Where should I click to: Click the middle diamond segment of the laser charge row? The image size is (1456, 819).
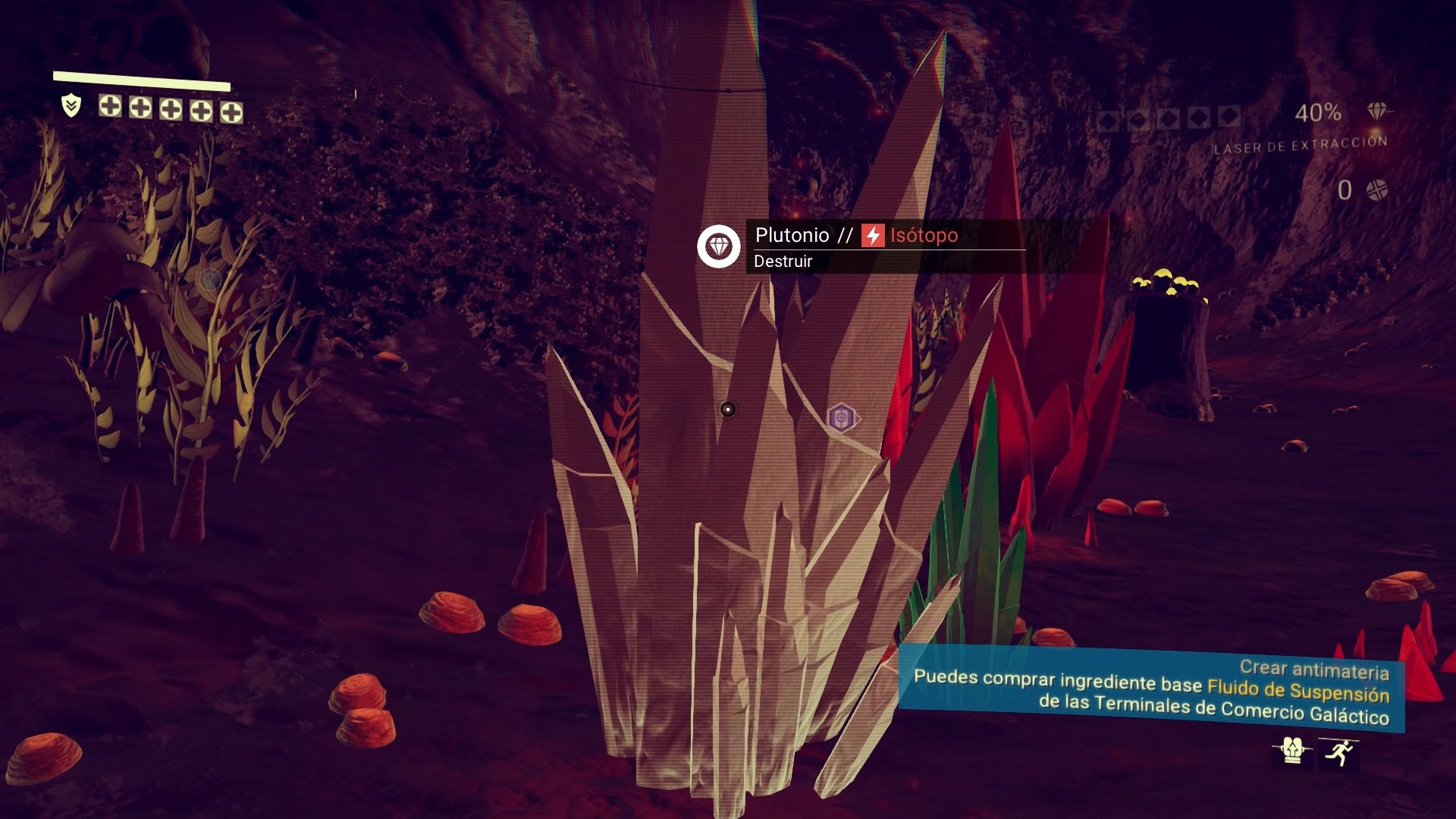1169,118
